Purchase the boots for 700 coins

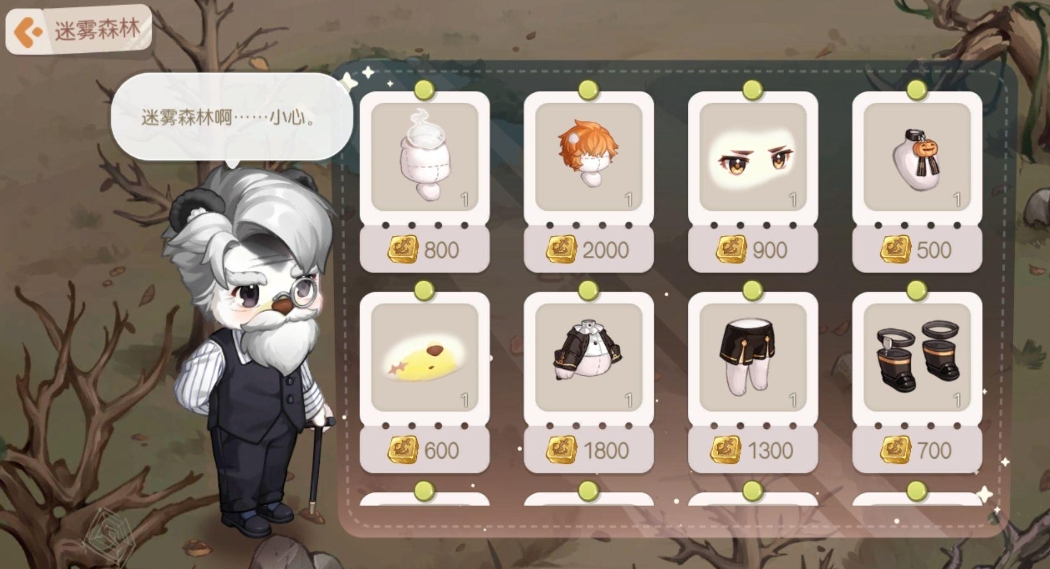tap(916, 450)
